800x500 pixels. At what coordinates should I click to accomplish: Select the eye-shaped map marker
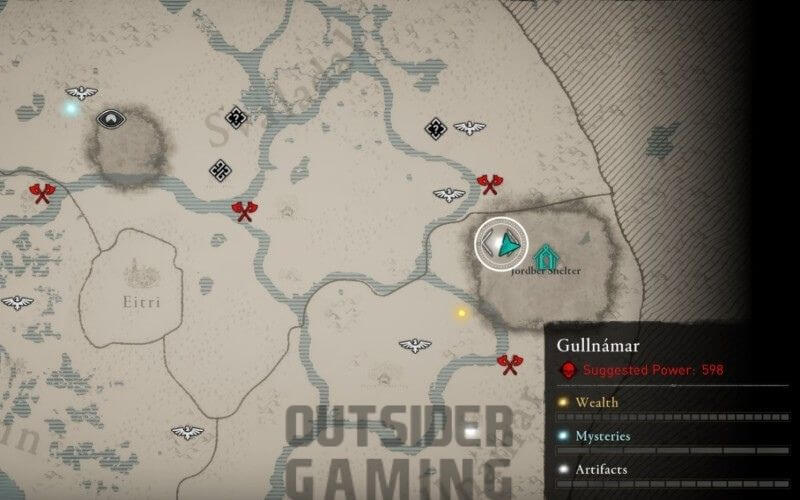pyautogui.click(x=108, y=119)
